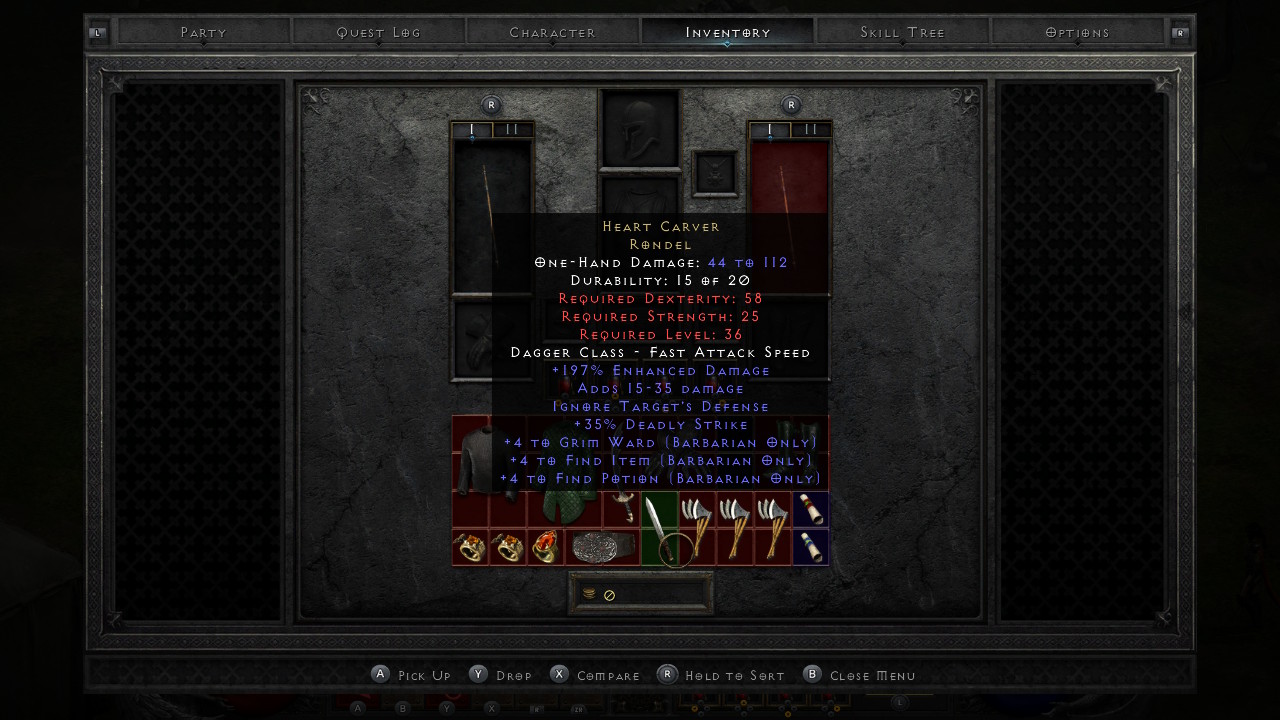This screenshot has height=720, width=1280.
Task: Switch to the Quest Log tab
Action: click(379, 32)
